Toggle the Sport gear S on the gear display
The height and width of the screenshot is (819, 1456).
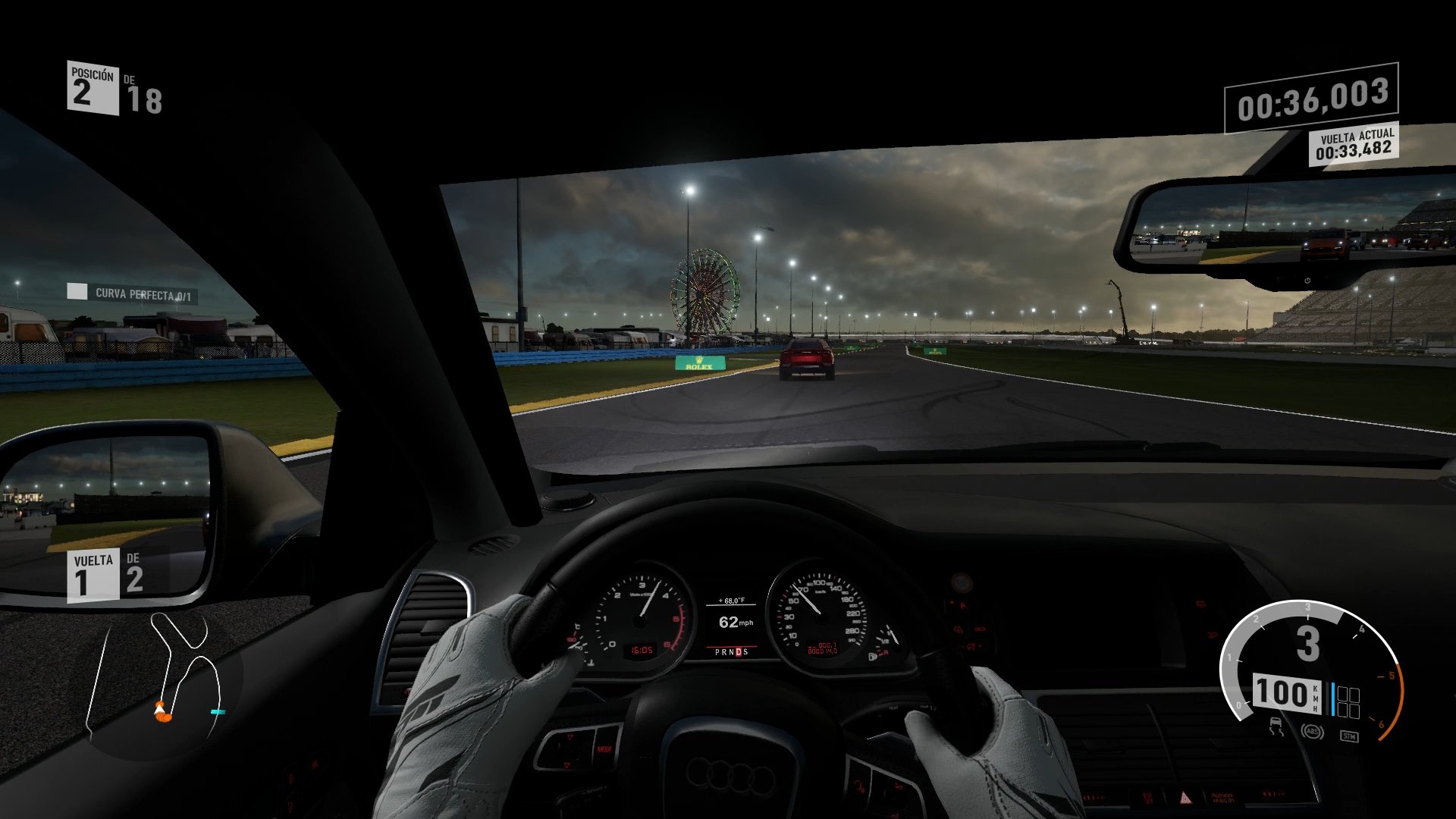(x=747, y=652)
